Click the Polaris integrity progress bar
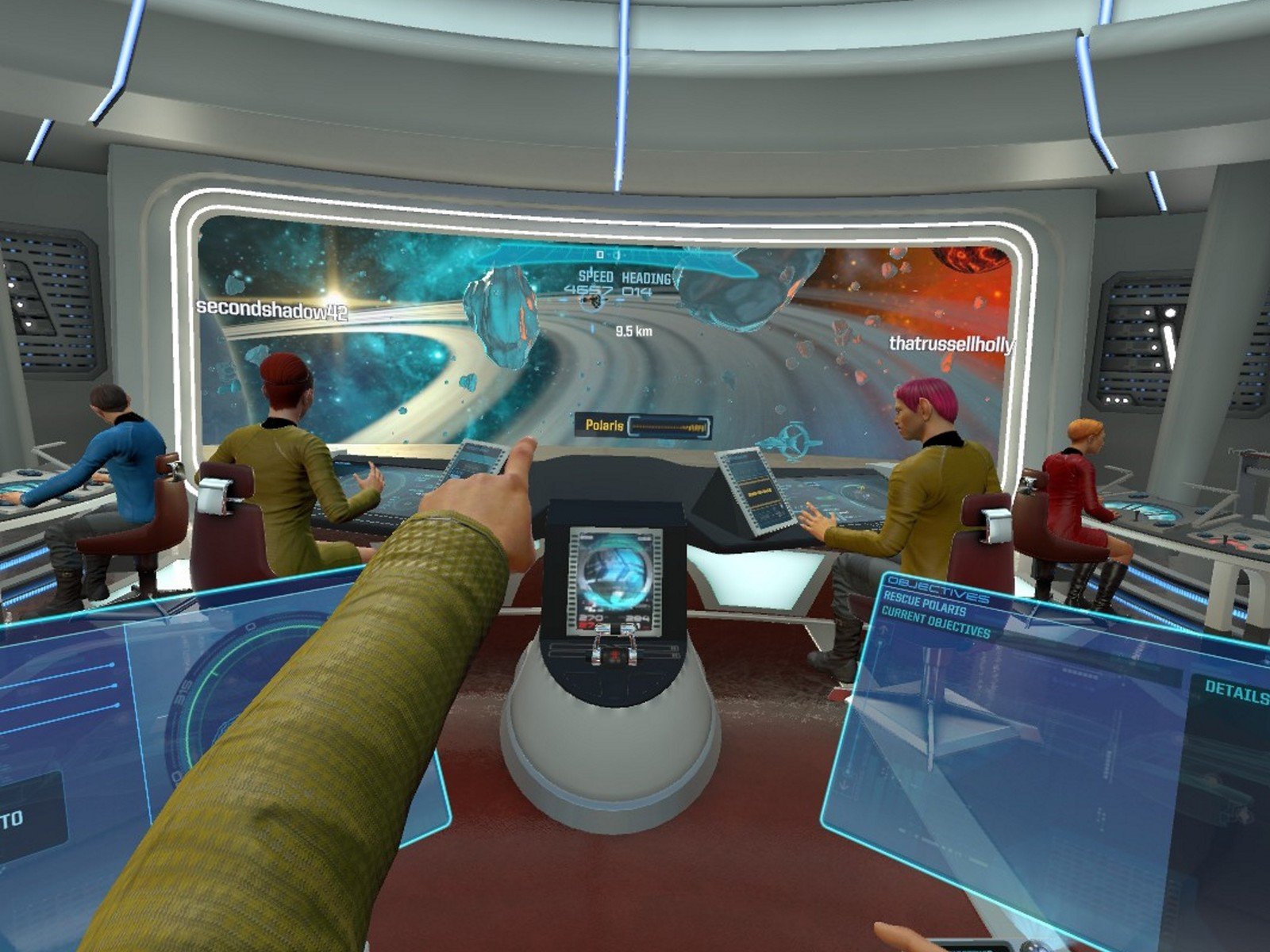The width and height of the screenshot is (1270, 952). pyautogui.click(x=668, y=426)
